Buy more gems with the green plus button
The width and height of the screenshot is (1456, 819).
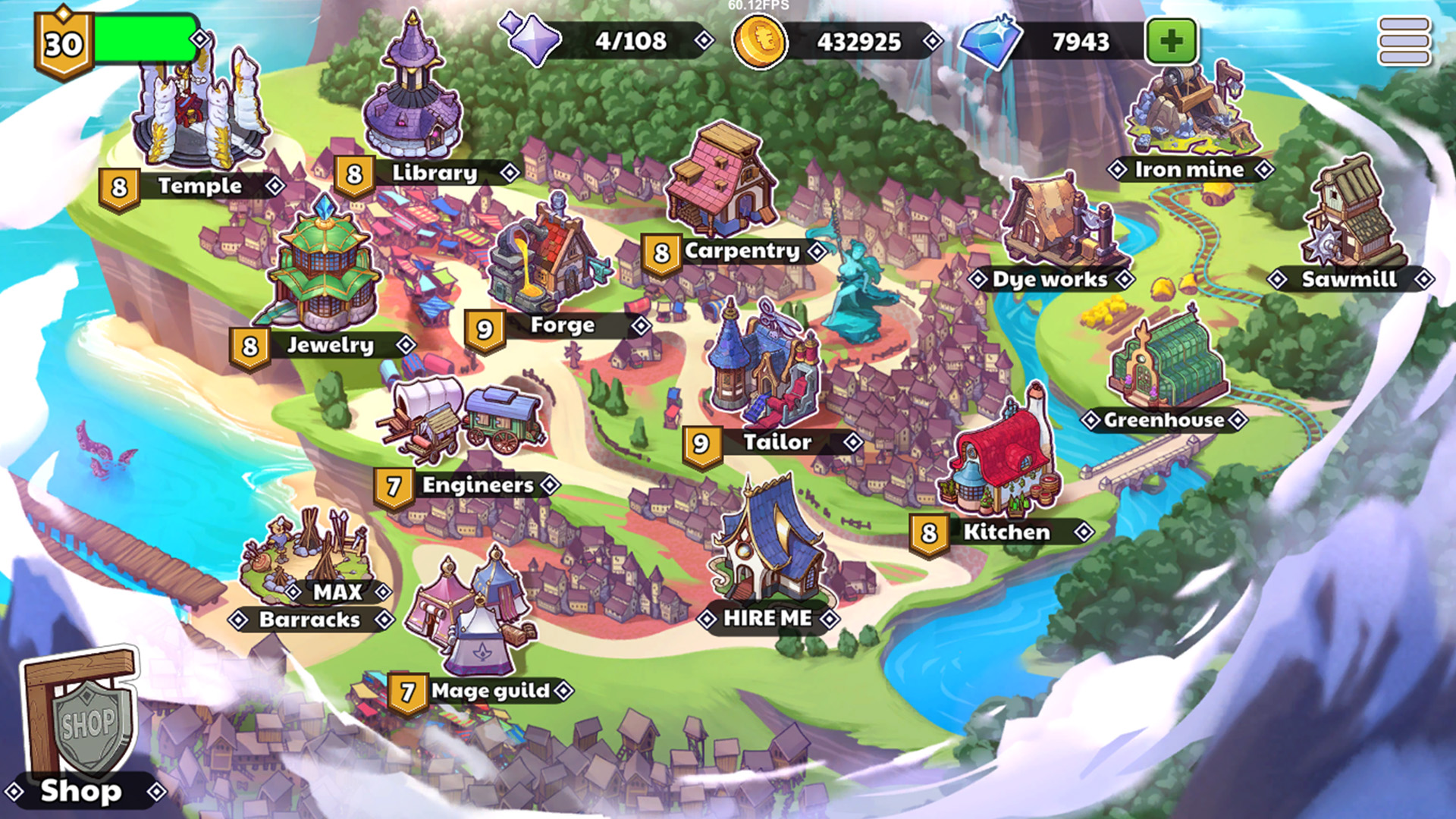(1172, 41)
